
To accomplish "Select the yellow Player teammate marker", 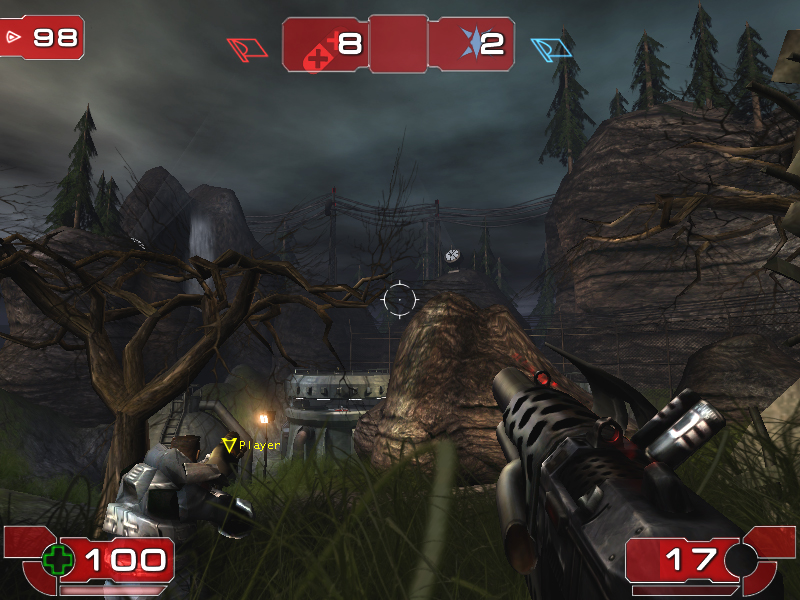I will tap(229, 445).
